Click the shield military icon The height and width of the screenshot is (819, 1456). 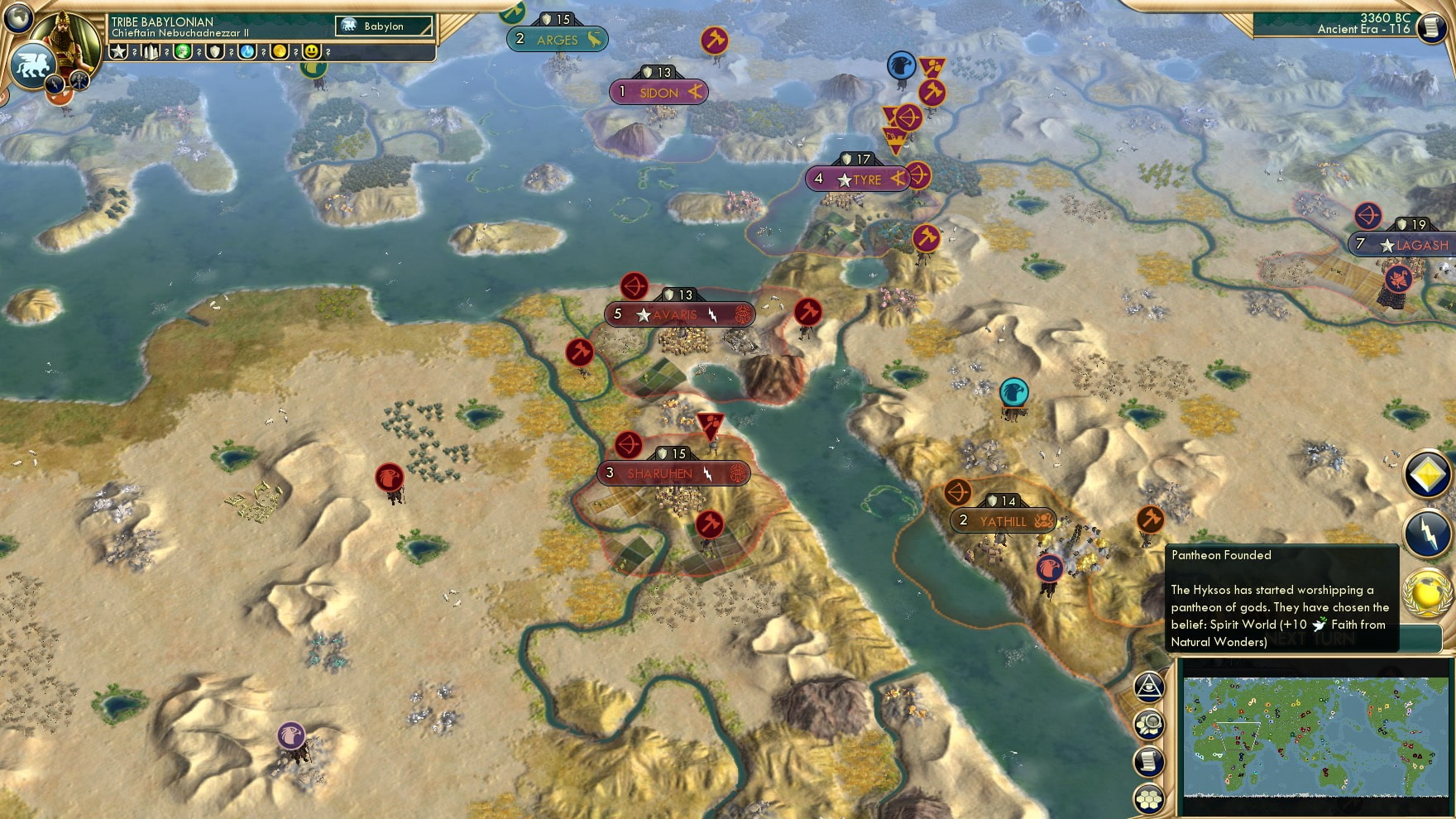click(215, 52)
